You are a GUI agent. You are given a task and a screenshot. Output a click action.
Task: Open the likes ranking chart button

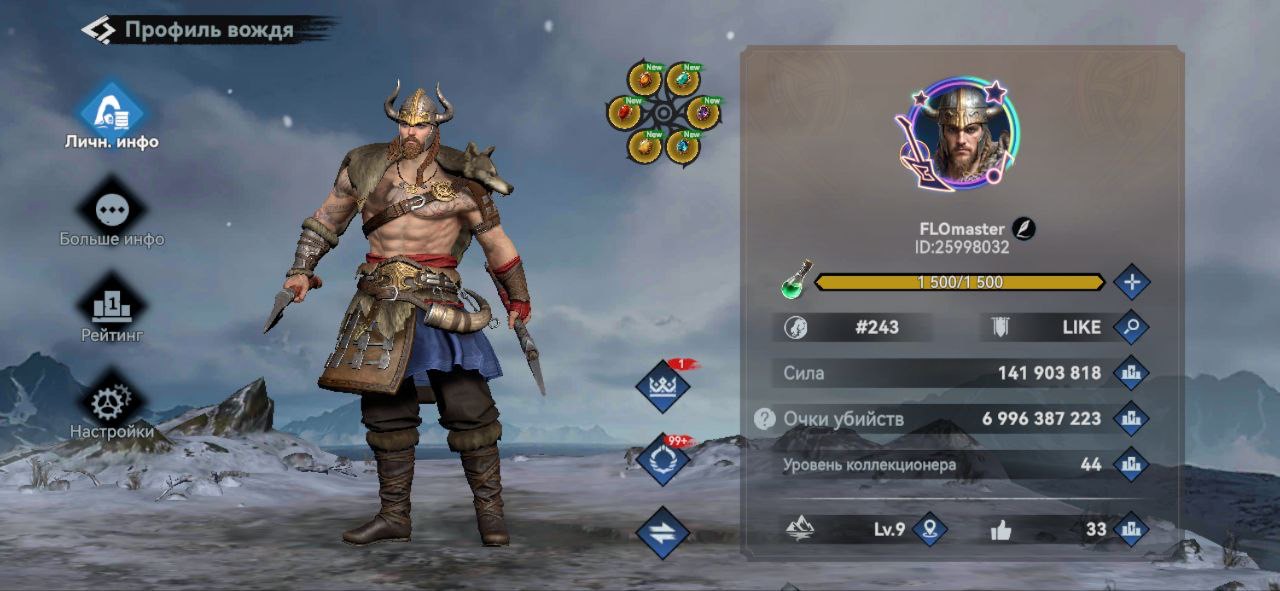tap(1131, 529)
